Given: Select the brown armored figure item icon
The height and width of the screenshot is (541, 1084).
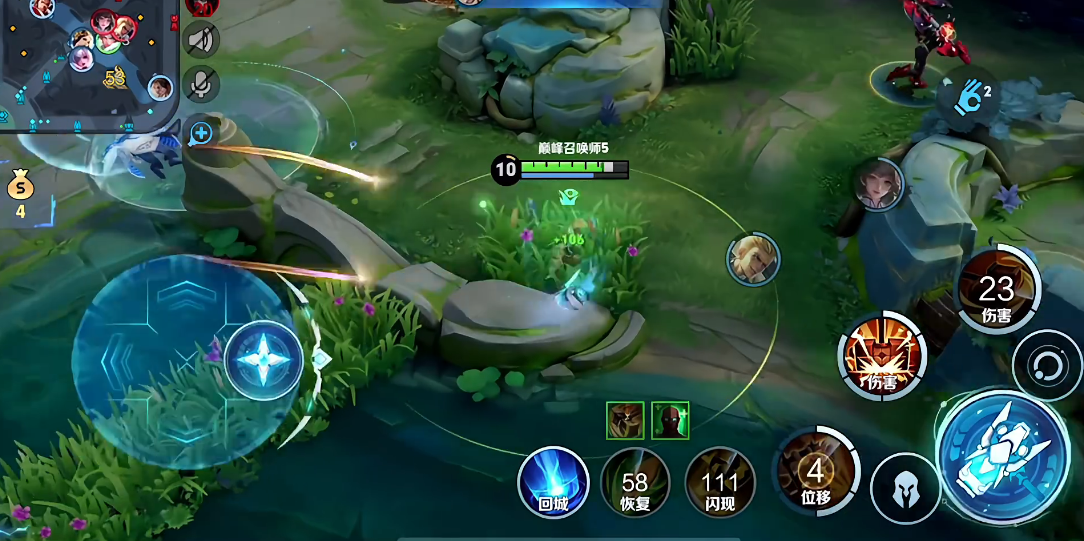Looking at the screenshot, I should point(624,420).
